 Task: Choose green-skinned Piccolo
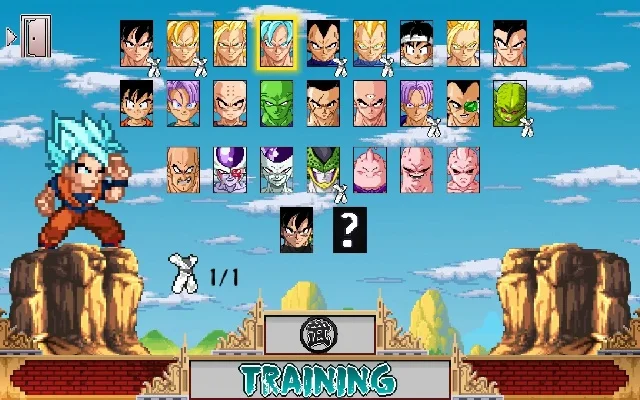(x=276, y=104)
